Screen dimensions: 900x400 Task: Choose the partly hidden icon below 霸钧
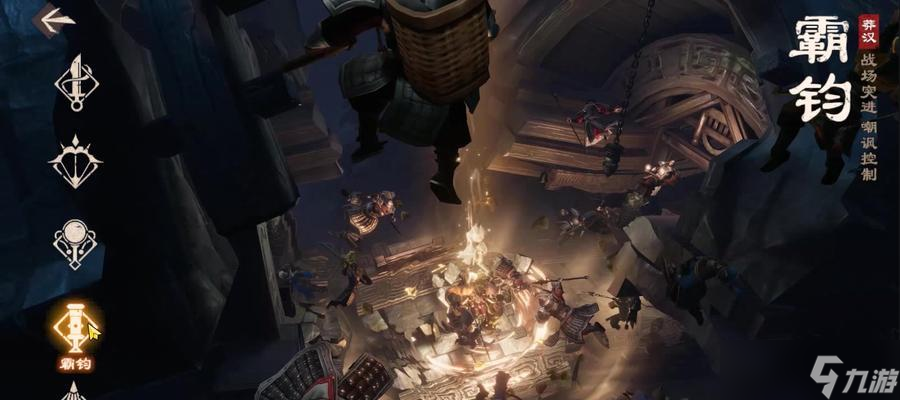pyautogui.click(x=76, y=392)
